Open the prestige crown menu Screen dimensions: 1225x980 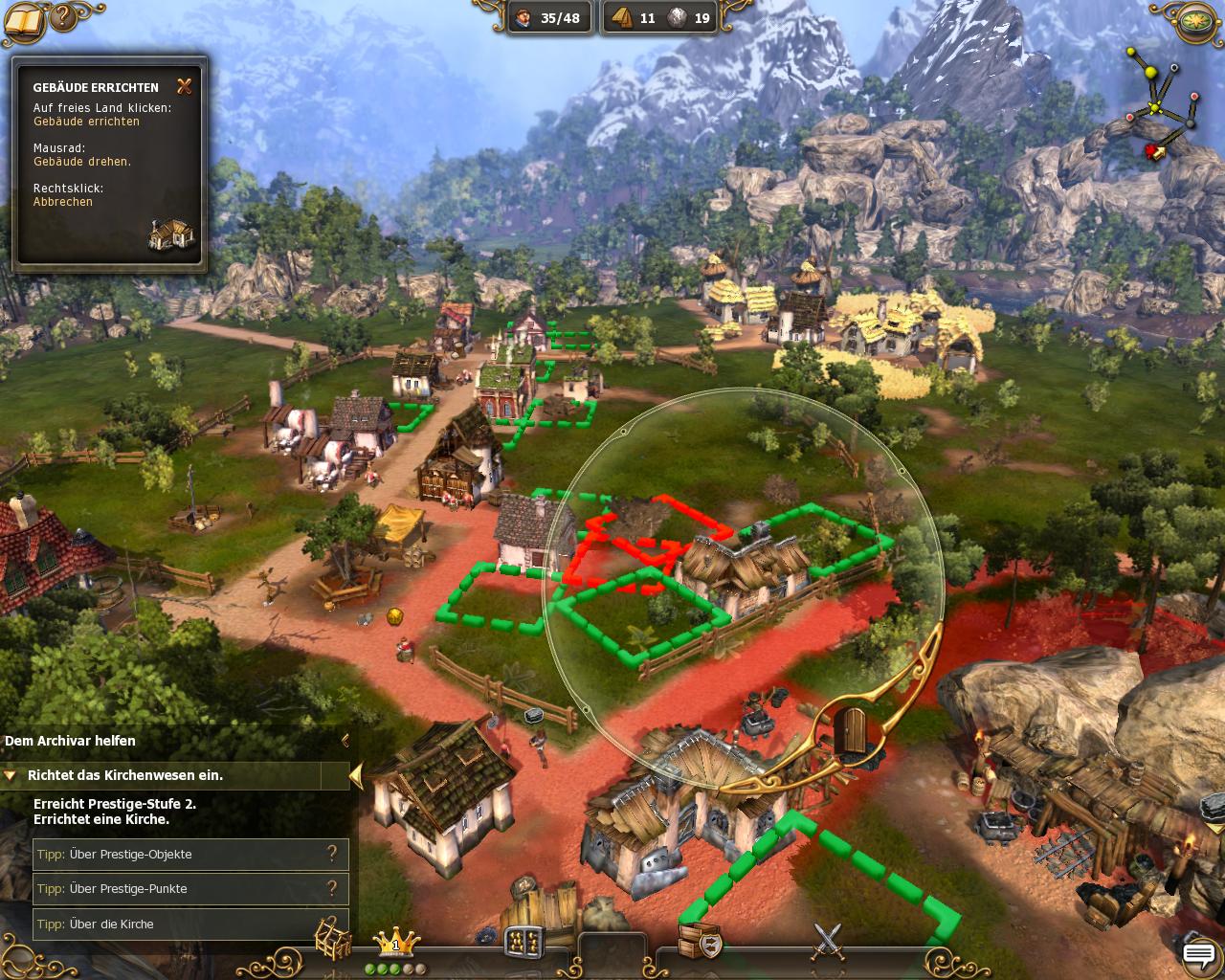click(x=395, y=943)
